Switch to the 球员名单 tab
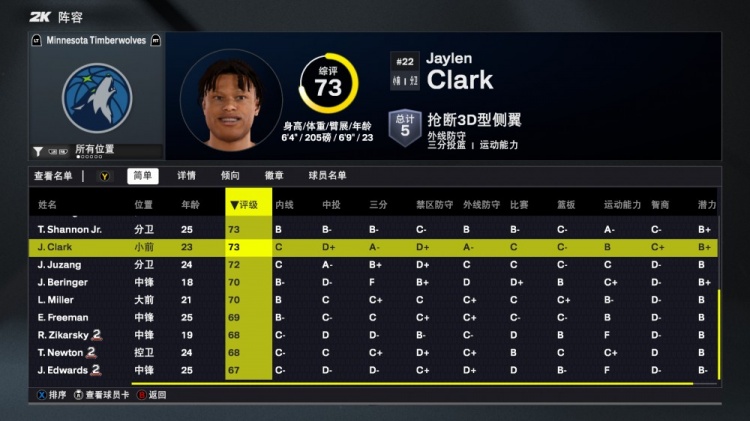Screen dimensions: 750x421 pyautogui.click(x=327, y=176)
